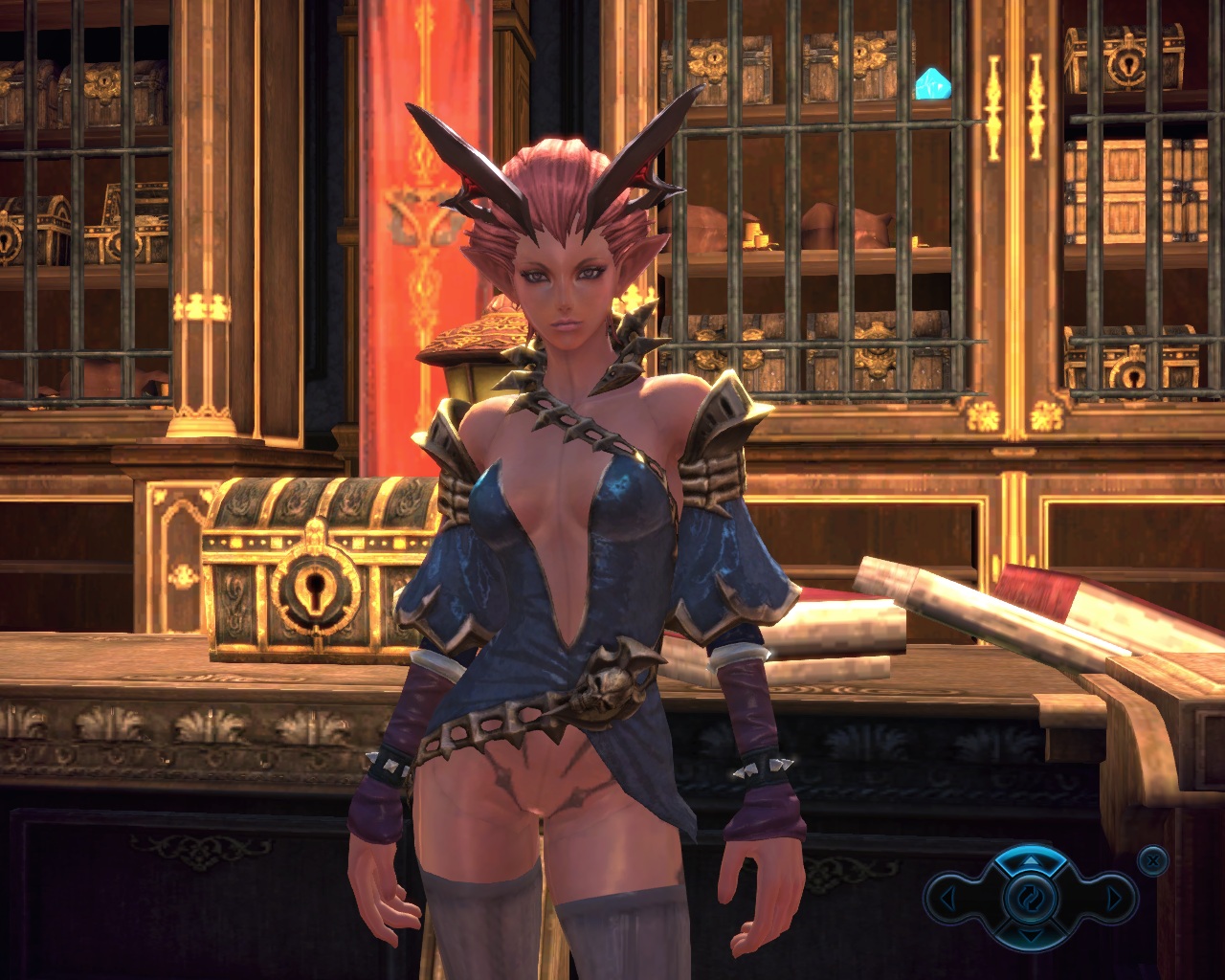Close the camera control pad with the X

(1153, 860)
